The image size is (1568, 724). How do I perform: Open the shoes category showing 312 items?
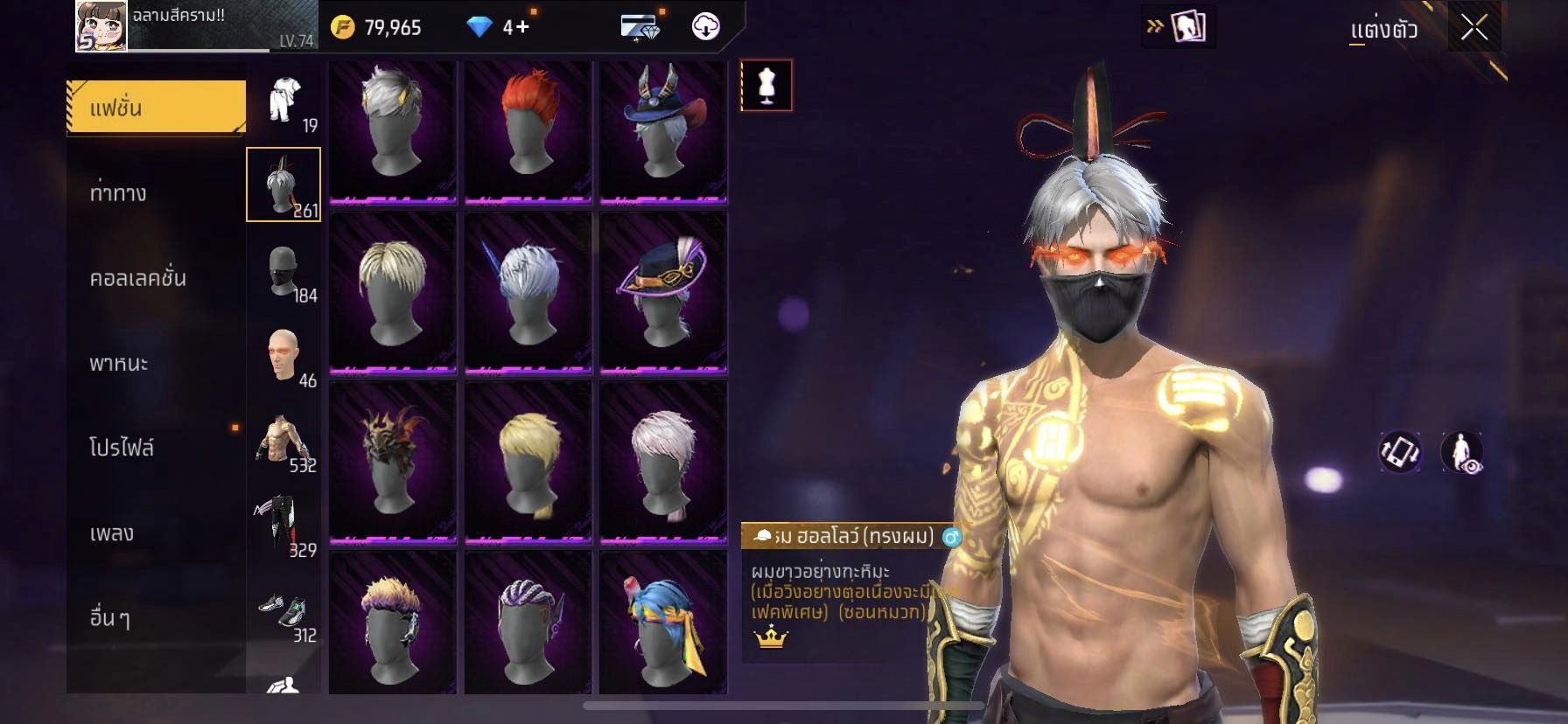click(284, 610)
